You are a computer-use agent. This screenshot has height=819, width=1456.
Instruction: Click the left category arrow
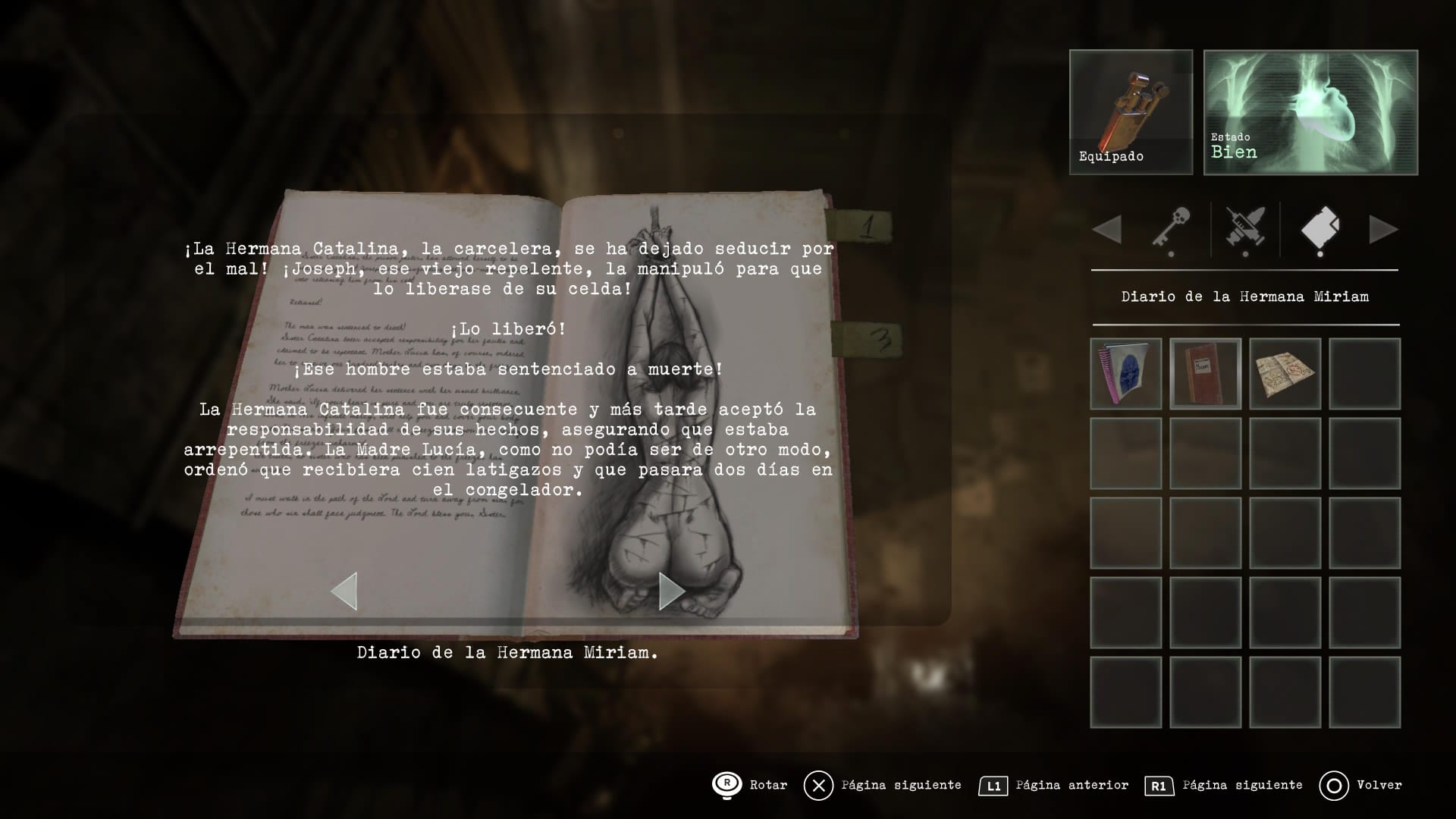pyautogui.click(x=1108, y=229)
